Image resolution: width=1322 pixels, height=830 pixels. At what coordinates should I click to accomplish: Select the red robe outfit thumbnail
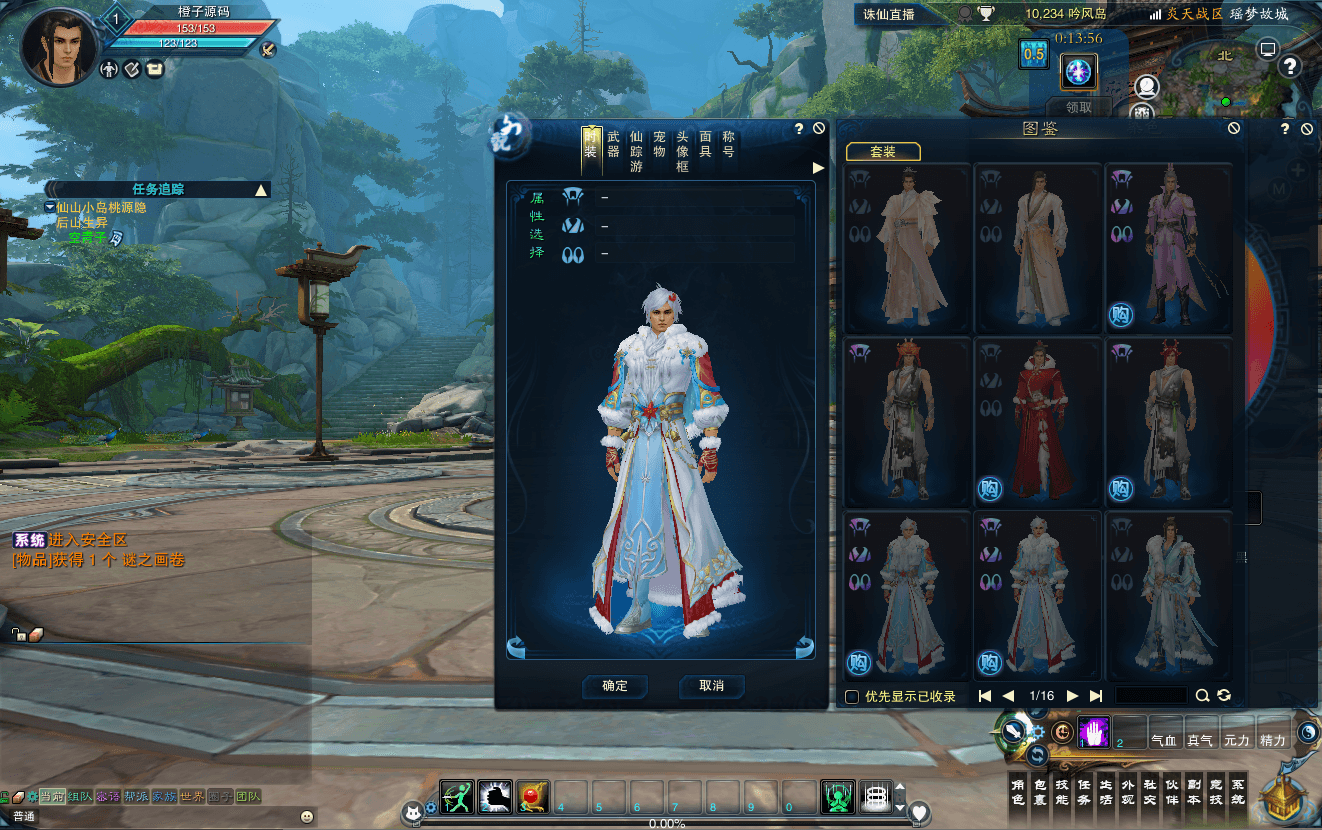(x=1037, y=420)
